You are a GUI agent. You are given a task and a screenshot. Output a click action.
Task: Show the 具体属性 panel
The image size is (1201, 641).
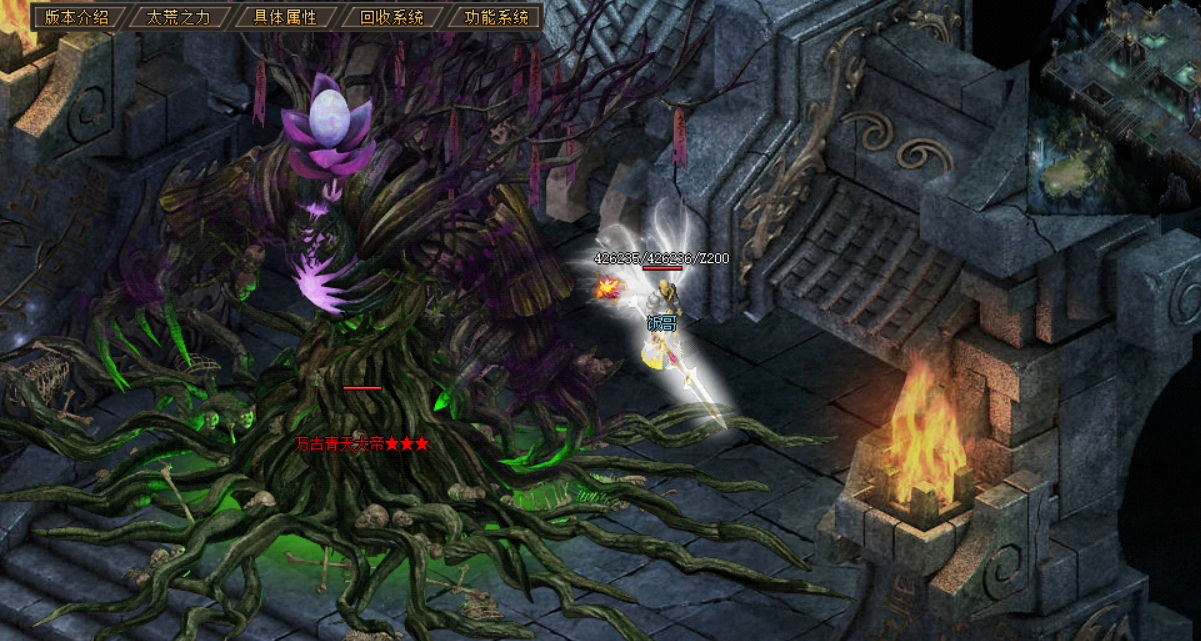(x=285, y=17)
